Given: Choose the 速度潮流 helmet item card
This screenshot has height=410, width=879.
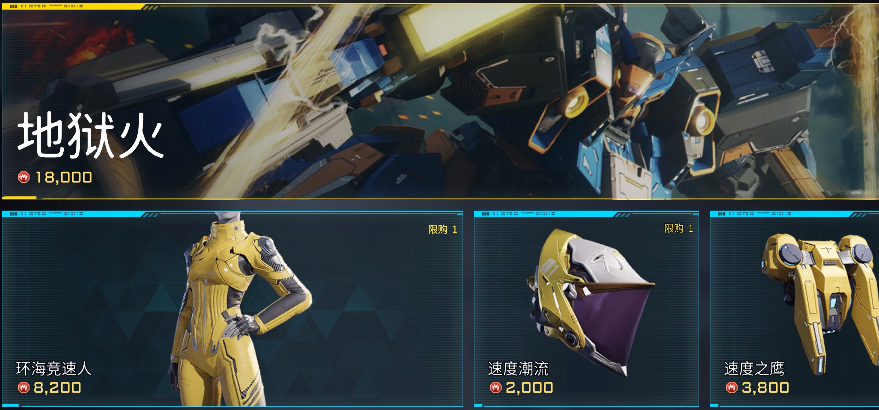Looking at the screenshot, I should [585, 310].
